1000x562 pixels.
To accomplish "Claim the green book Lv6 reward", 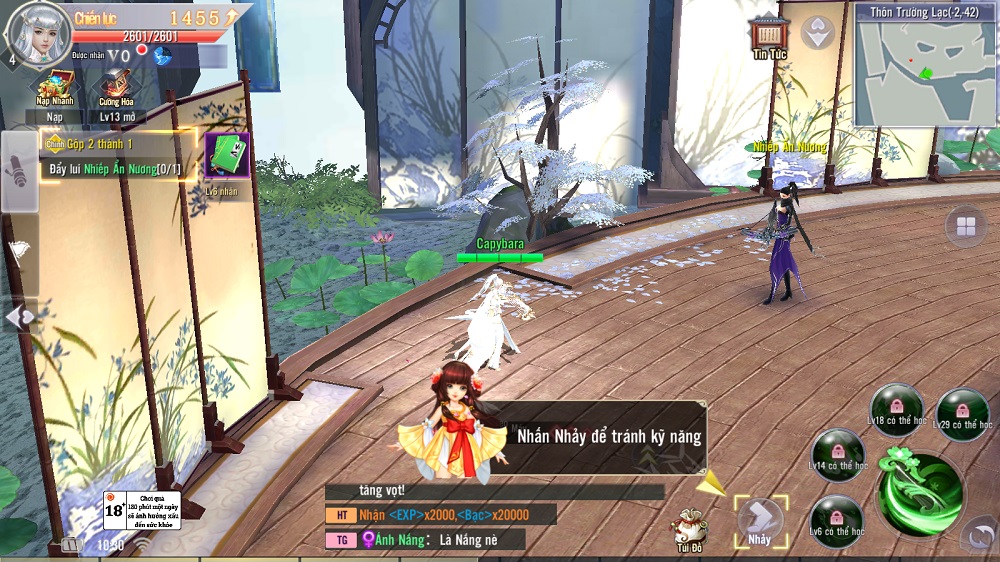I will 227,156.
